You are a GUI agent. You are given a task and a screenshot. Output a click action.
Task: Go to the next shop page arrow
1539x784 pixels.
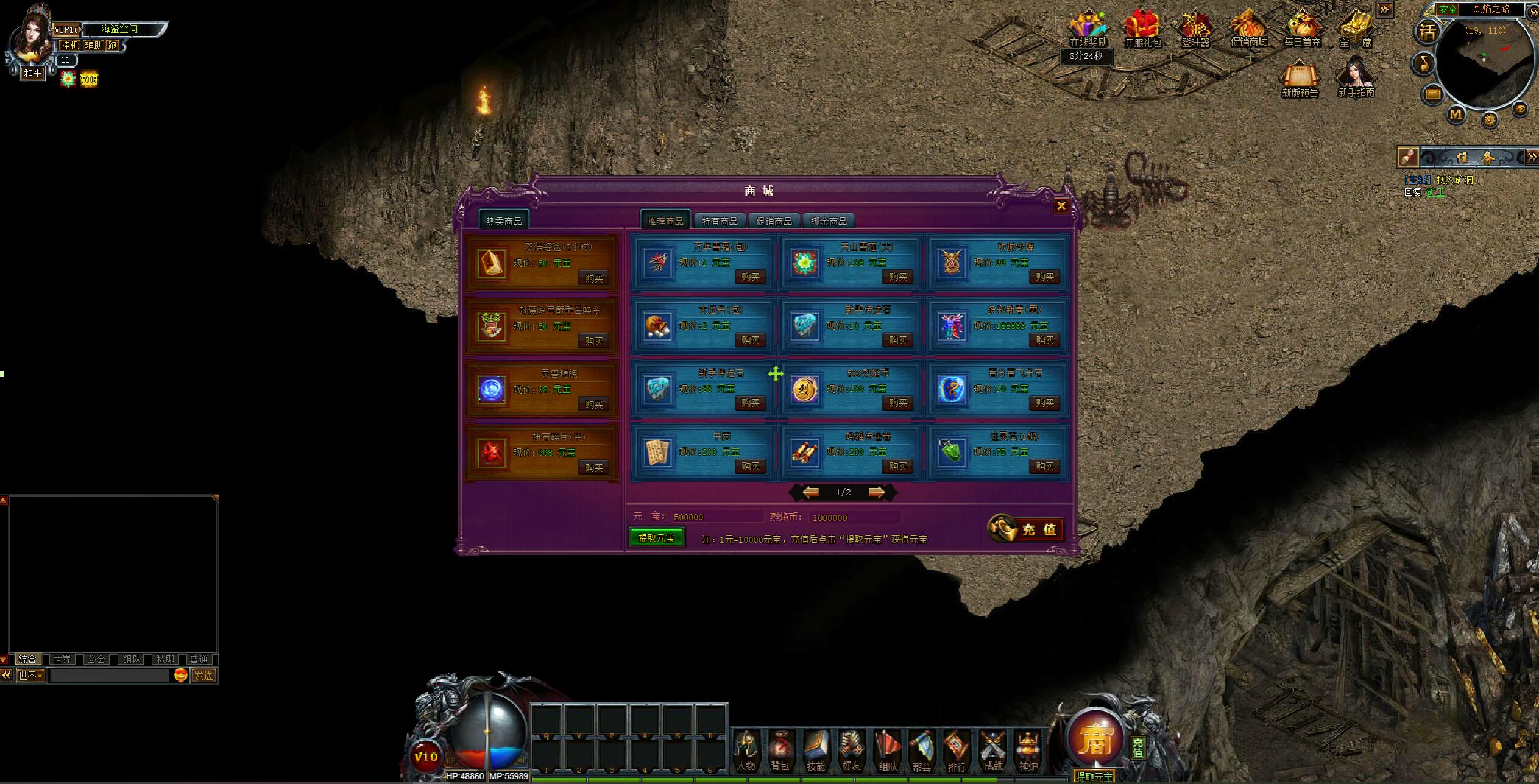(x=877, y=492)
